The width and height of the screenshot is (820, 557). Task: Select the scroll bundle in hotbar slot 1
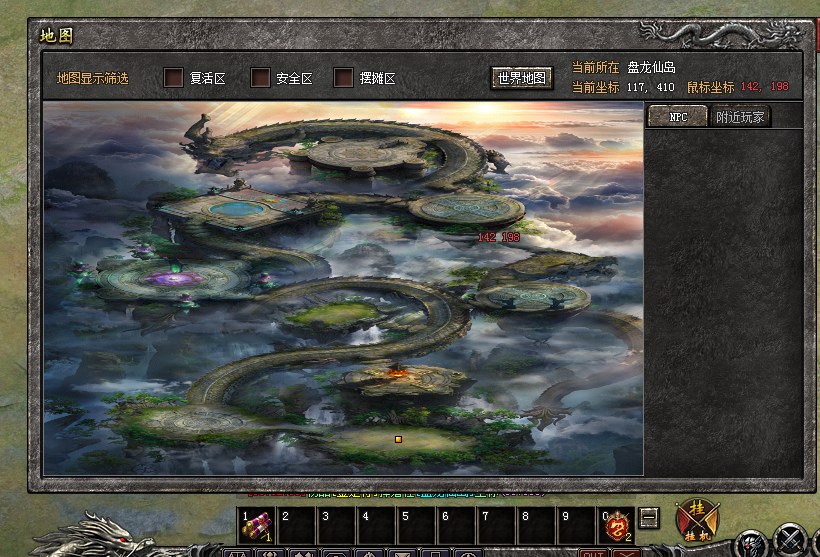pyautogui.click(x=256, y=526)
